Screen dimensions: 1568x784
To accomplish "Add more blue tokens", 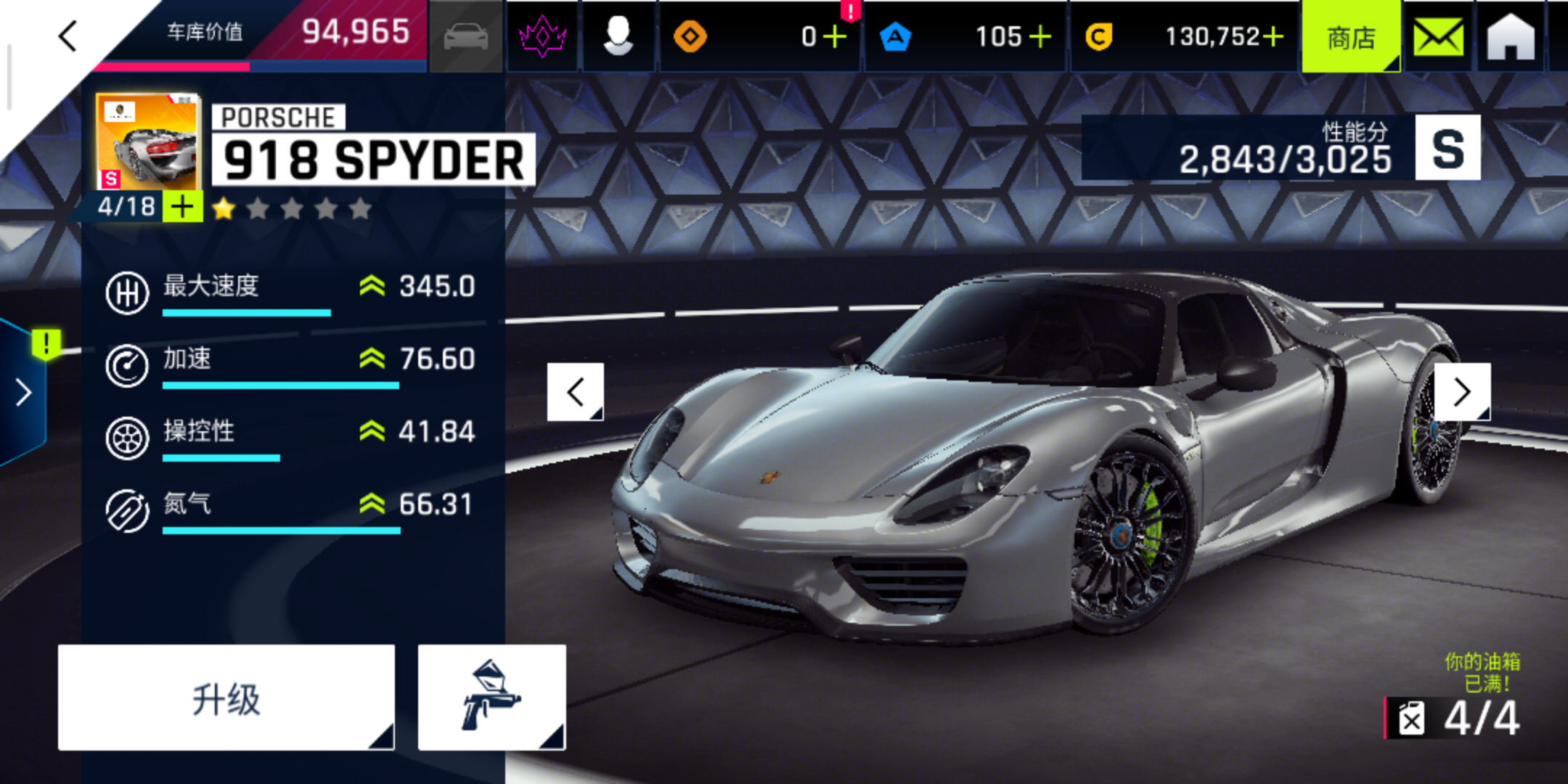I will (x=1040, y=36).
